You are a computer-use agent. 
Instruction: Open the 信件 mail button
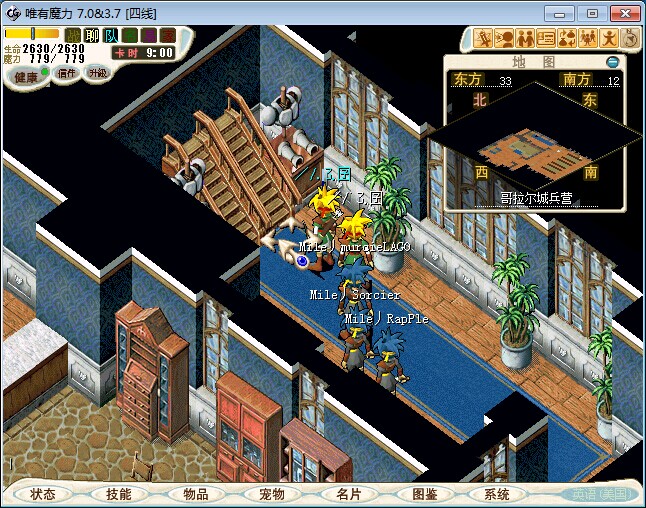67,73
